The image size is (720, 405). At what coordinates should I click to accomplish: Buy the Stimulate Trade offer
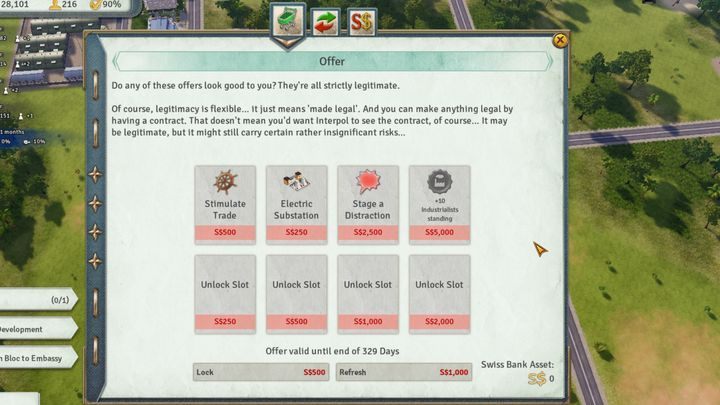click(225, 205)
